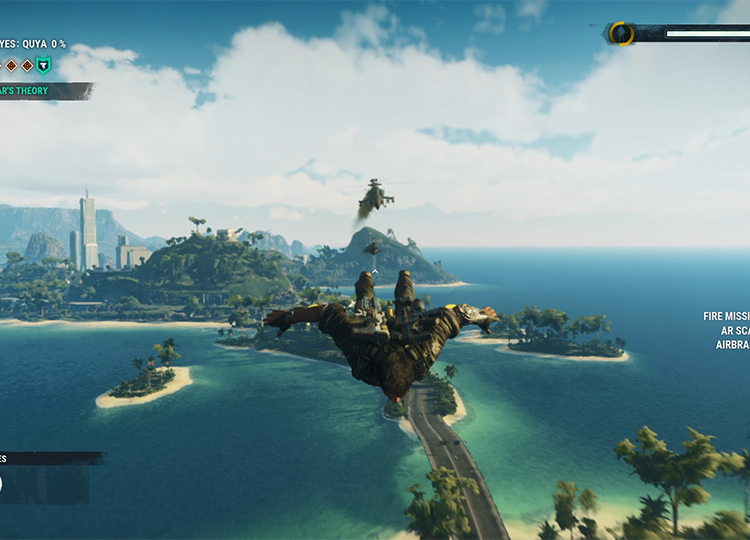The width and height of the screenshot is (750, 540).
Task: Click the player silhouette icon with yellow ring
Action: click(622, 34)
